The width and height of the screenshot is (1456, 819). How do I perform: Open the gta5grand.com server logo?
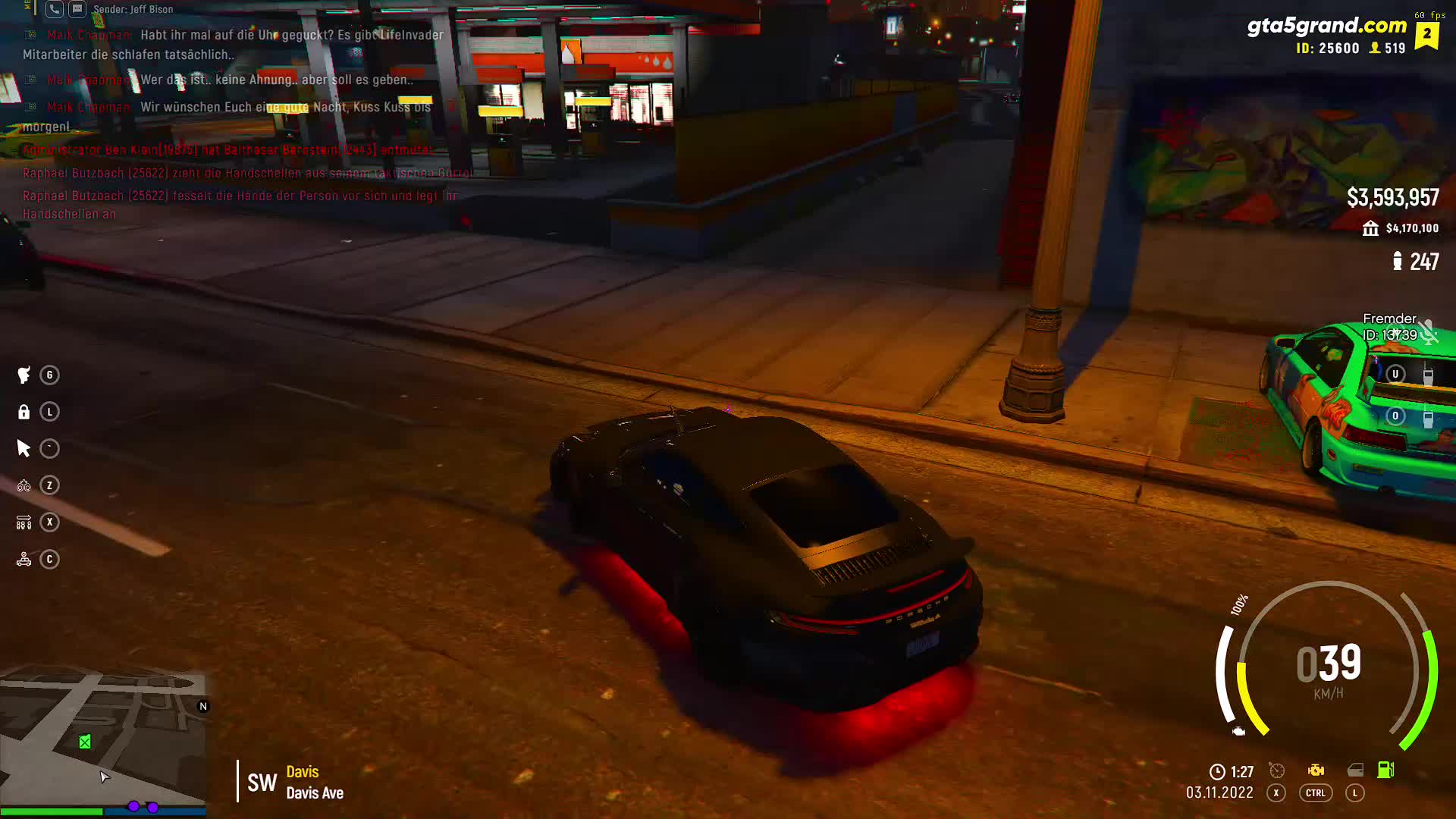point(1326,26)
